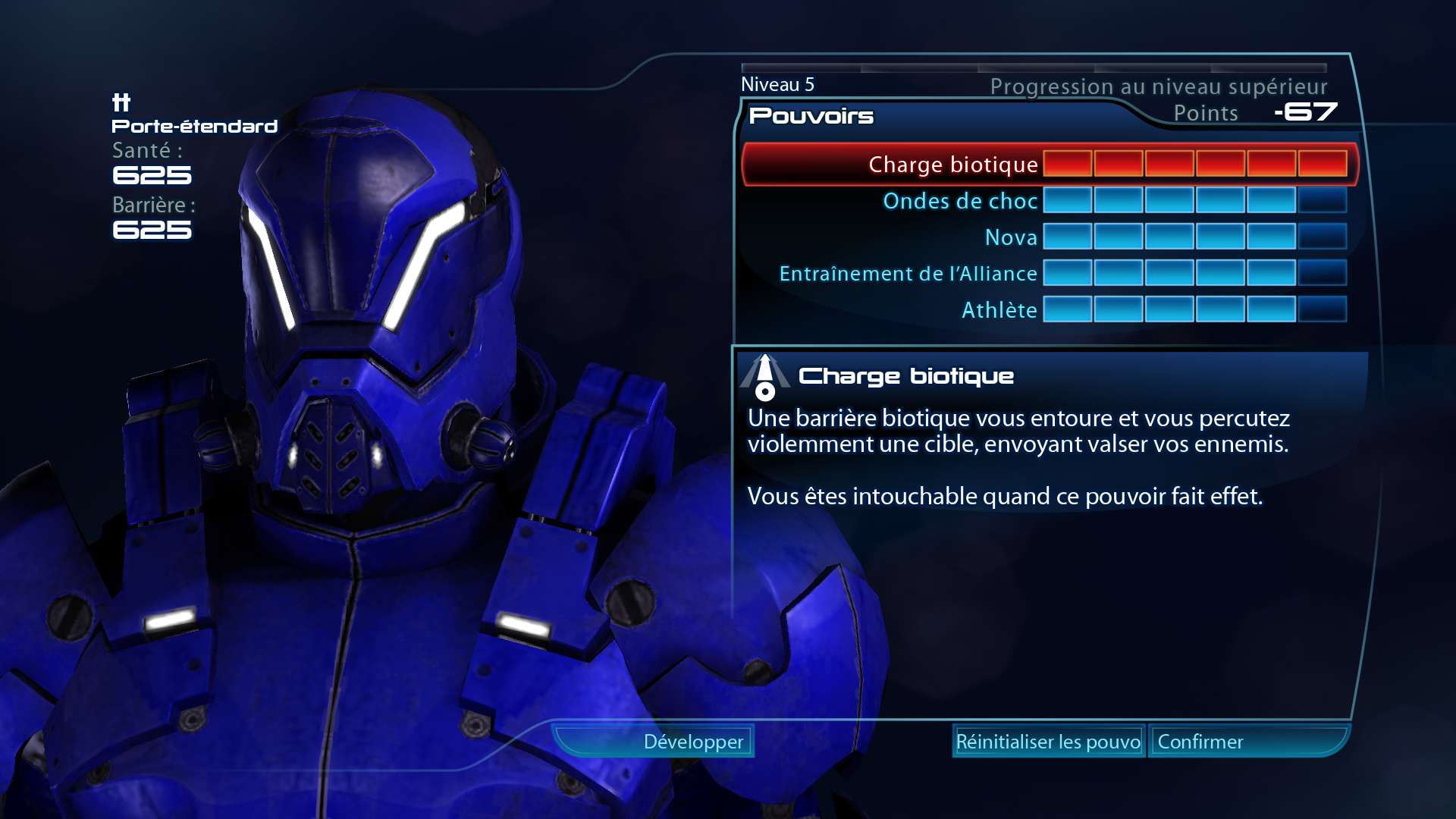Choose the Ondes de choc power
Image resolution: width=1456 pixels, height=819 pixels.
960,201
